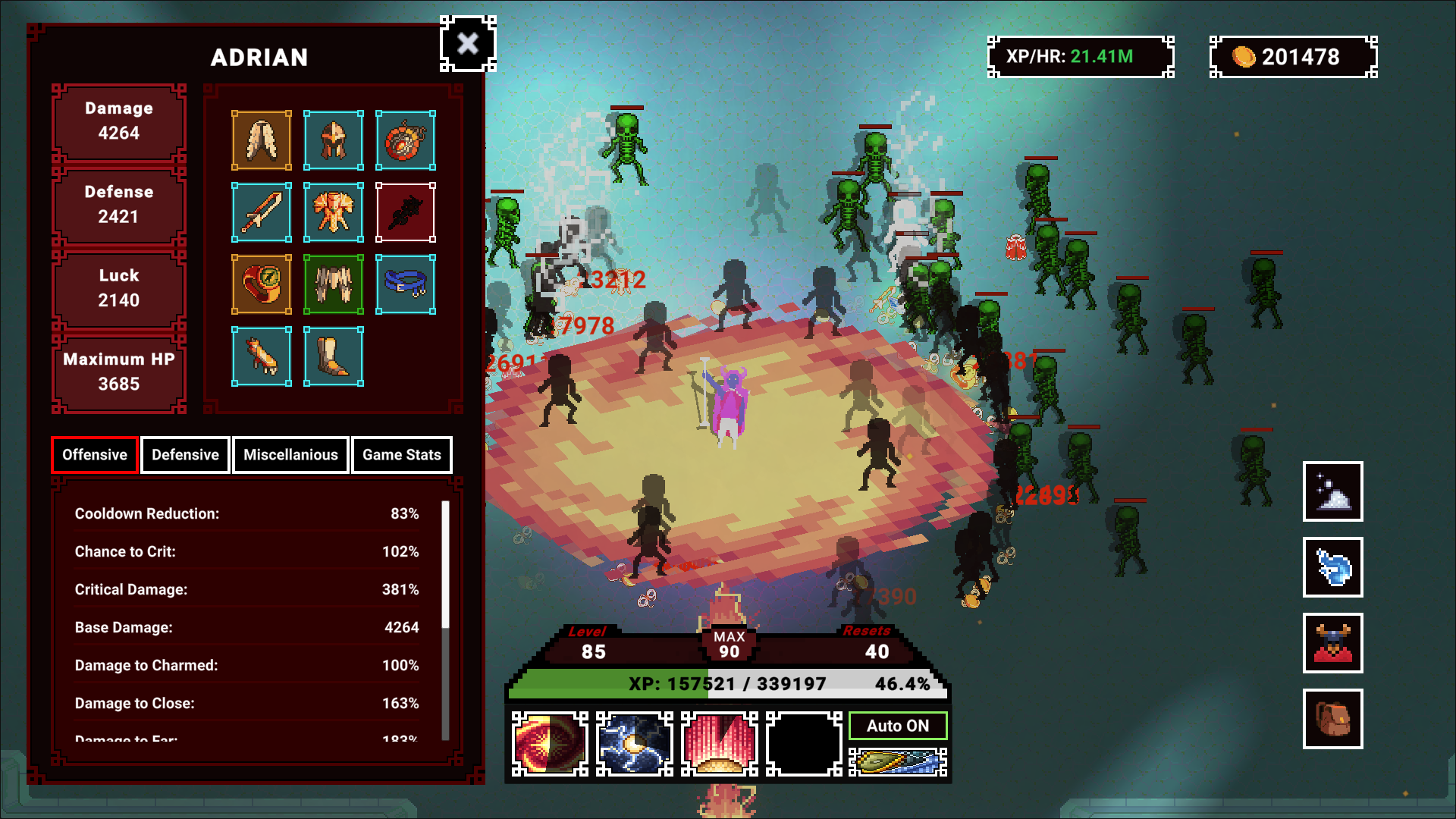Click the blue flame spirit icon
The height and width of the screenshot is (819, 1456).
(1332, 567)
